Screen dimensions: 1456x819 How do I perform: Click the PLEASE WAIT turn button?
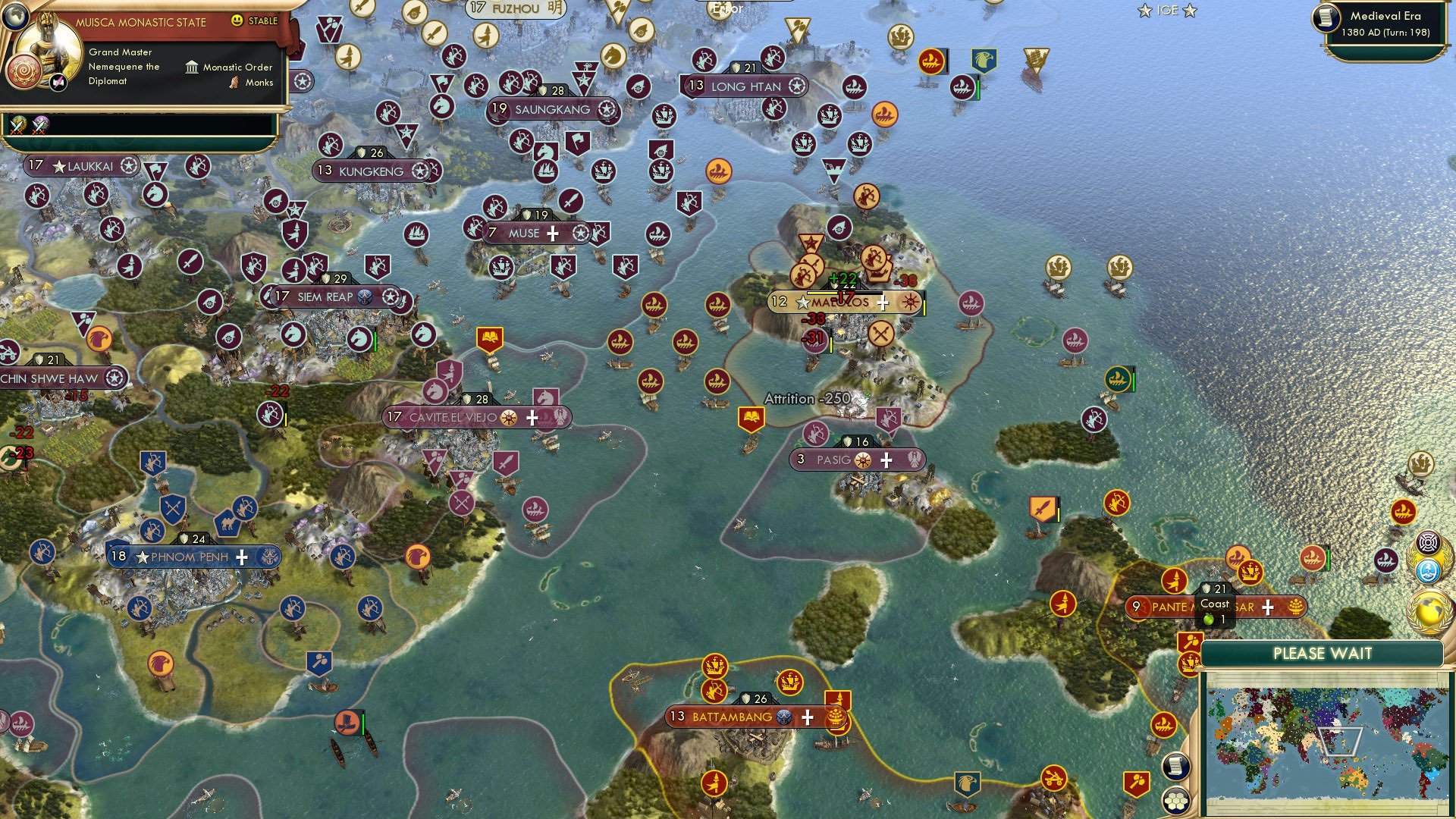tap(1322, 654)
